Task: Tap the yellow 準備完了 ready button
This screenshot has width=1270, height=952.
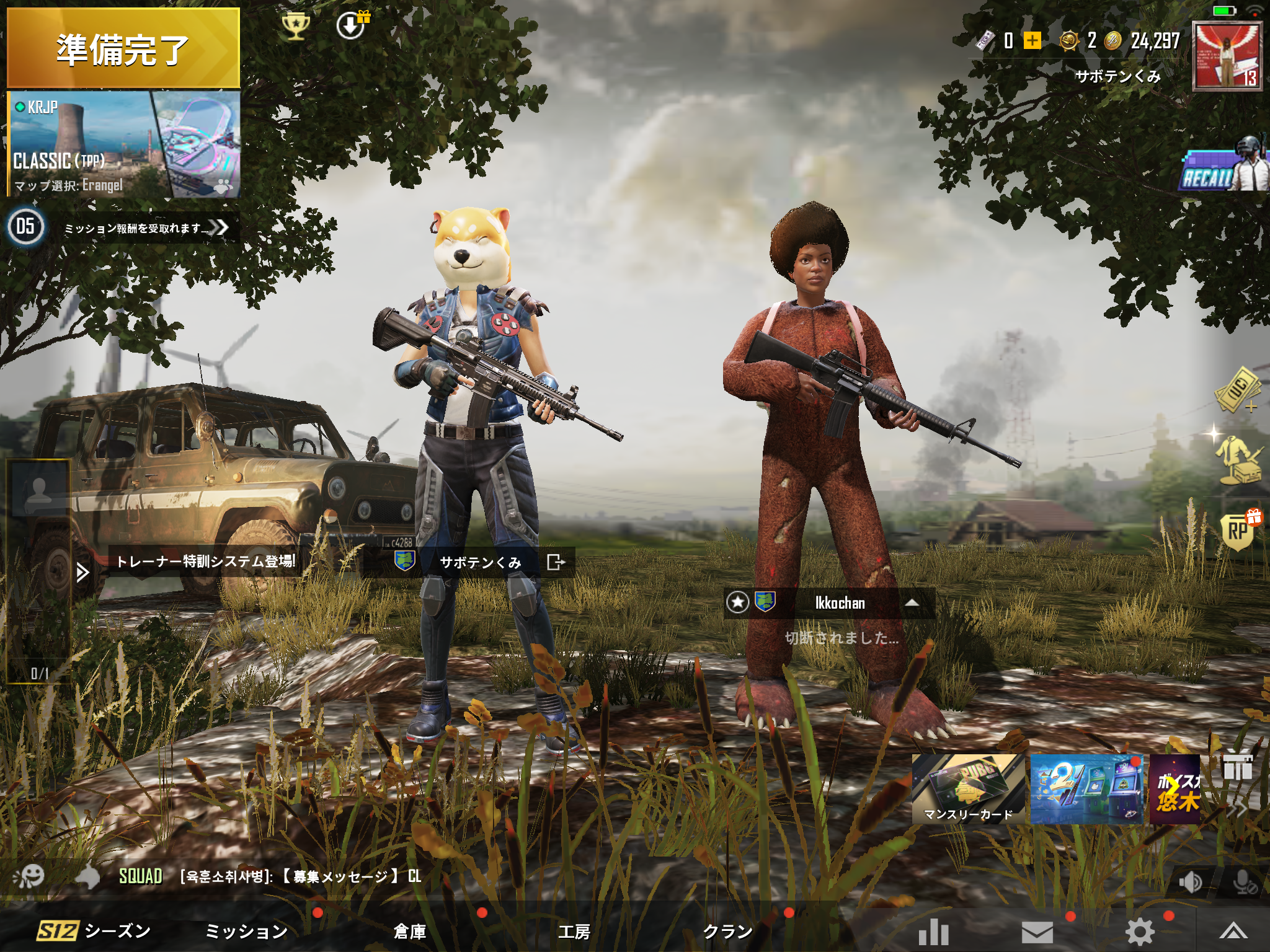Action: [123, 48]
